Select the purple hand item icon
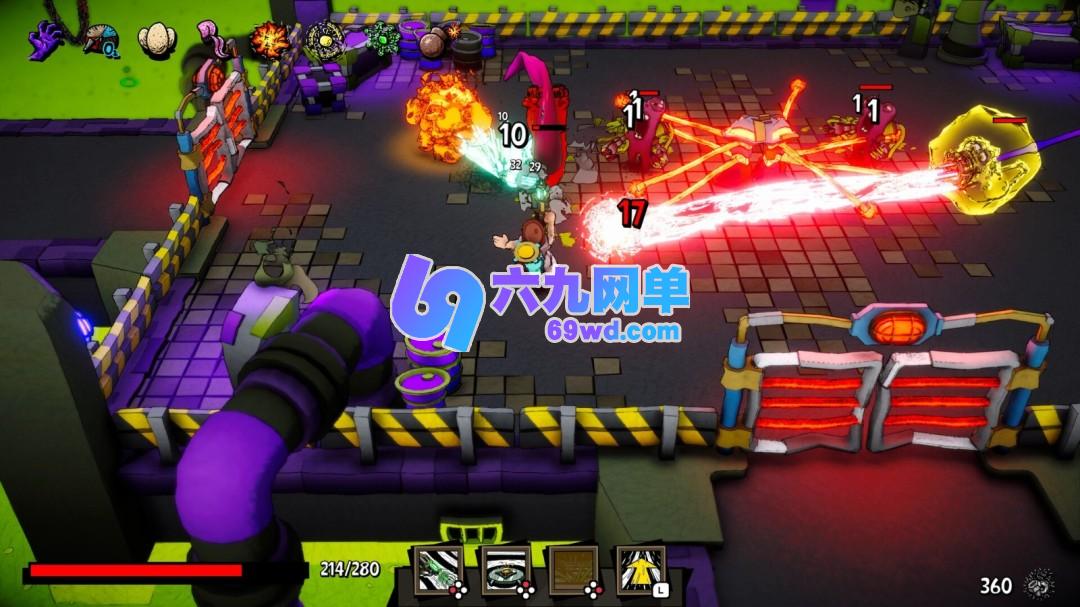 (x=45, y=41)
